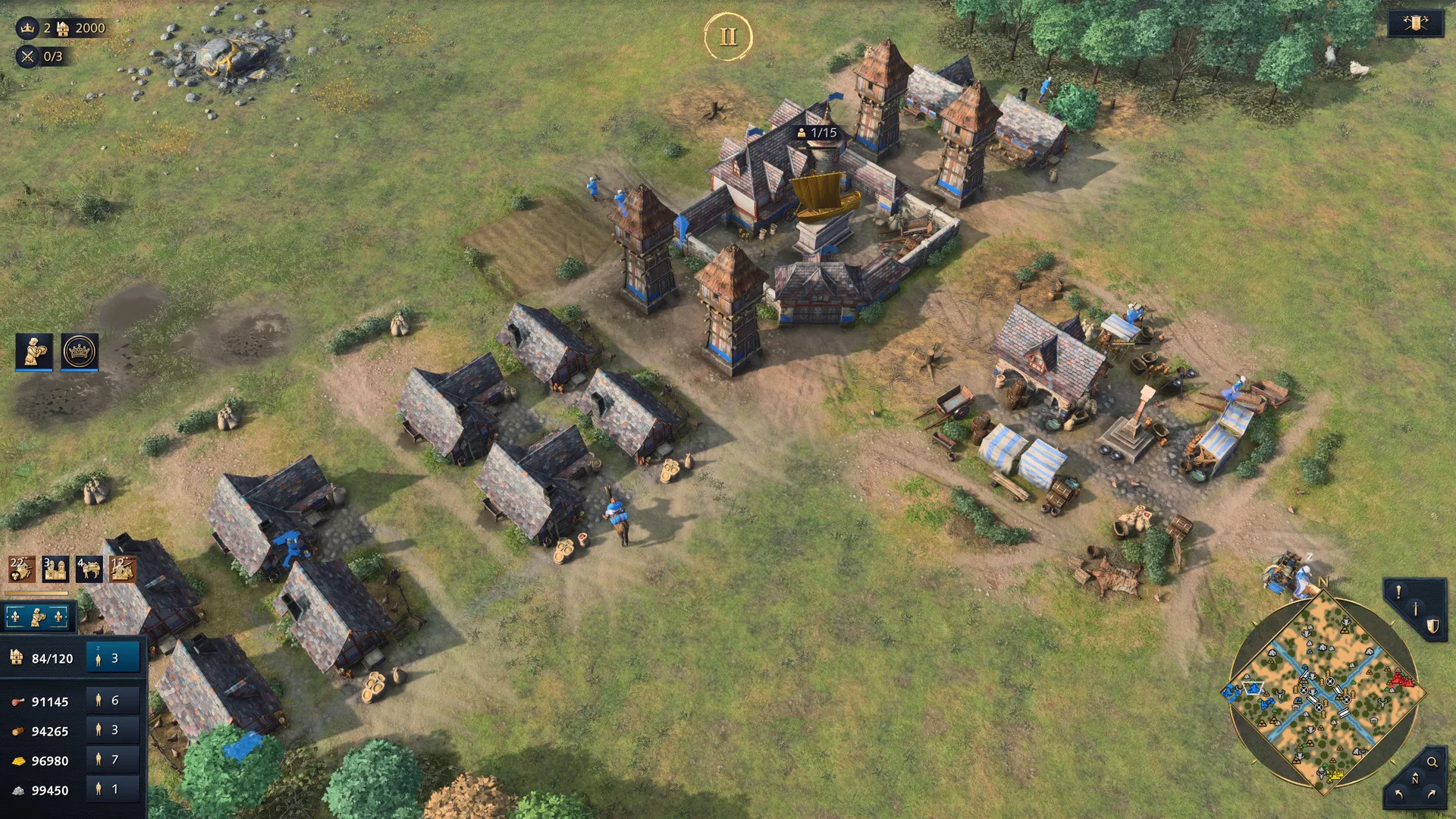Click the magnifier zoom button by minimap
Image resolution: width=1456 pixels, height=819 pixels.
tap(1432, 762)
